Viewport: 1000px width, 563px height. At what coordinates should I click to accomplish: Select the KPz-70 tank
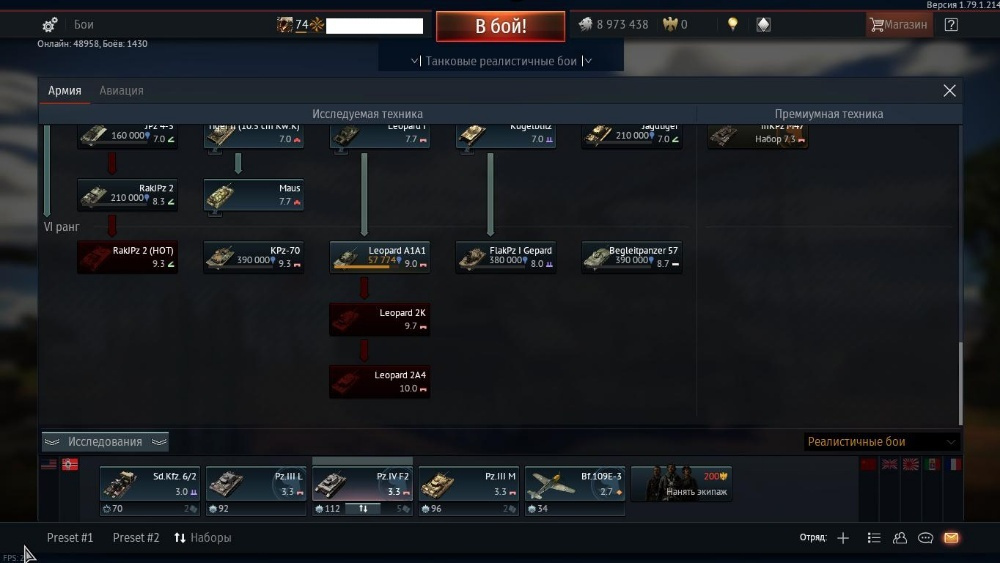click(x=254, y=257)
